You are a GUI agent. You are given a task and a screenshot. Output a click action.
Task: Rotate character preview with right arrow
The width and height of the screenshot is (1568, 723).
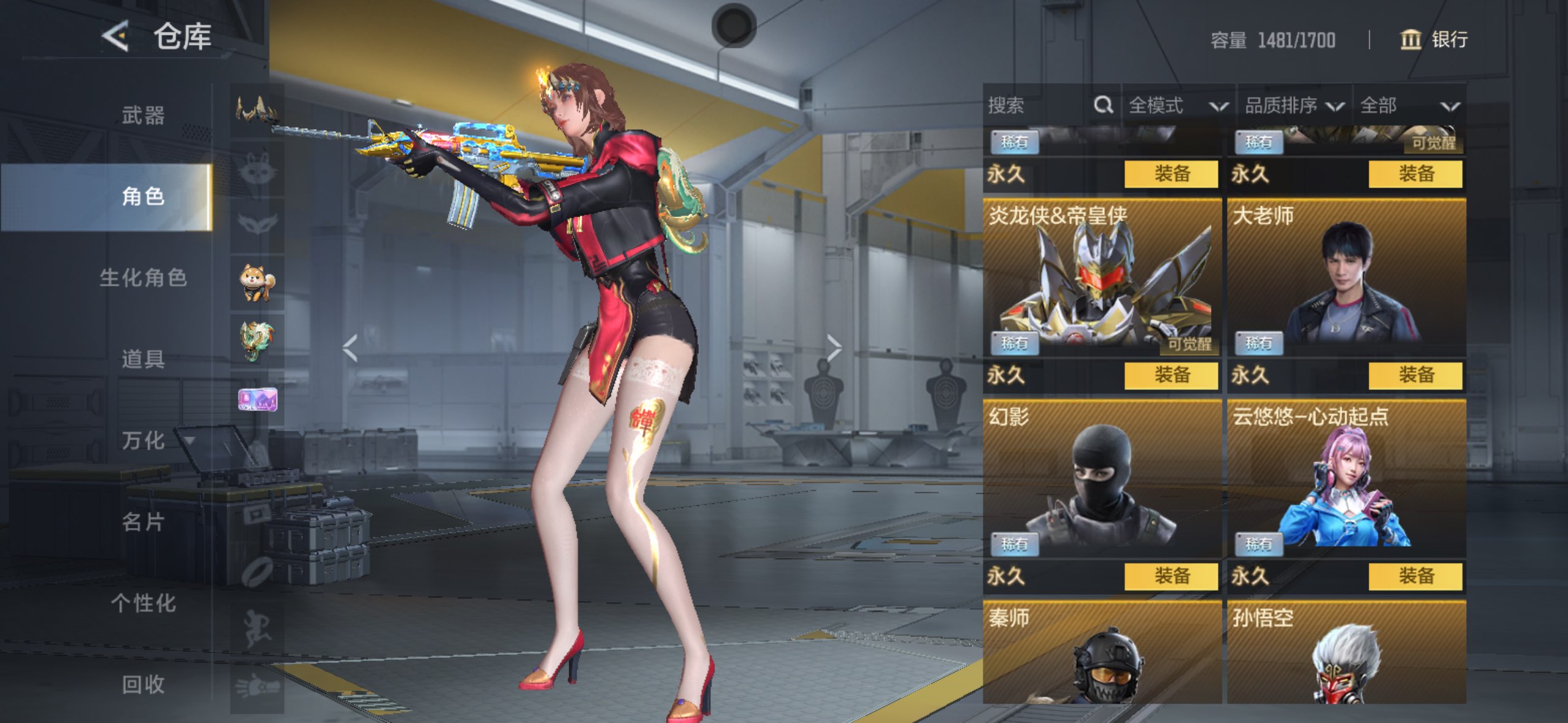coord(834,348)
